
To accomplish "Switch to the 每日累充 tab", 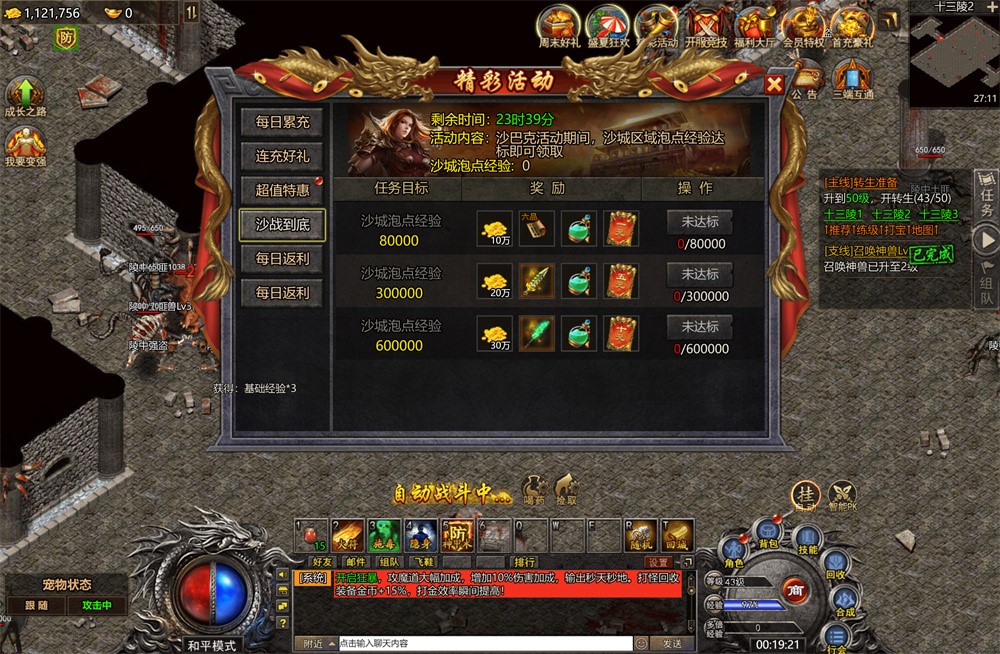I will [x=282, y=123].
